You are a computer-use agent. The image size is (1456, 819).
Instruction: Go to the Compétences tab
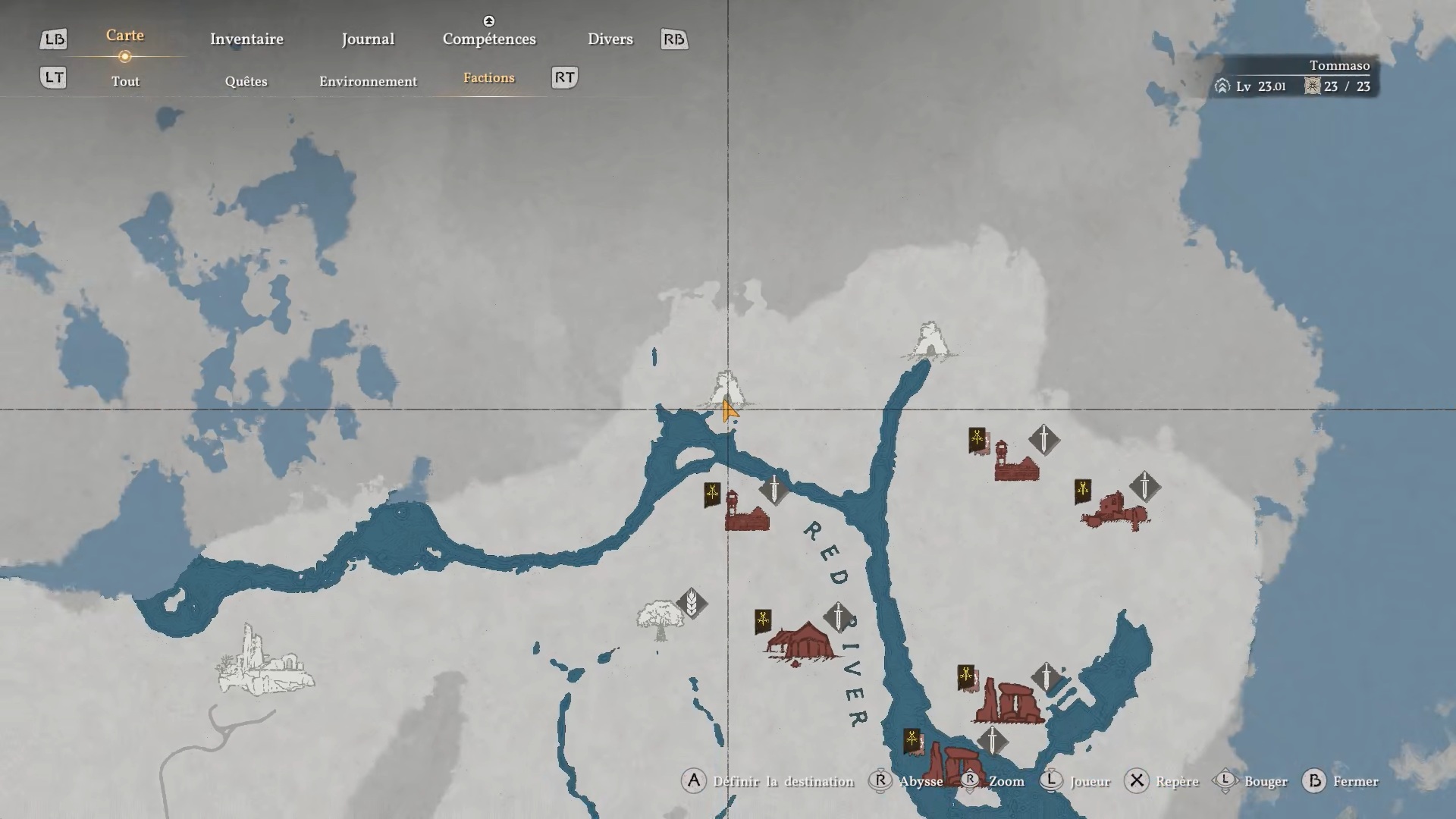tap(489, 39)
